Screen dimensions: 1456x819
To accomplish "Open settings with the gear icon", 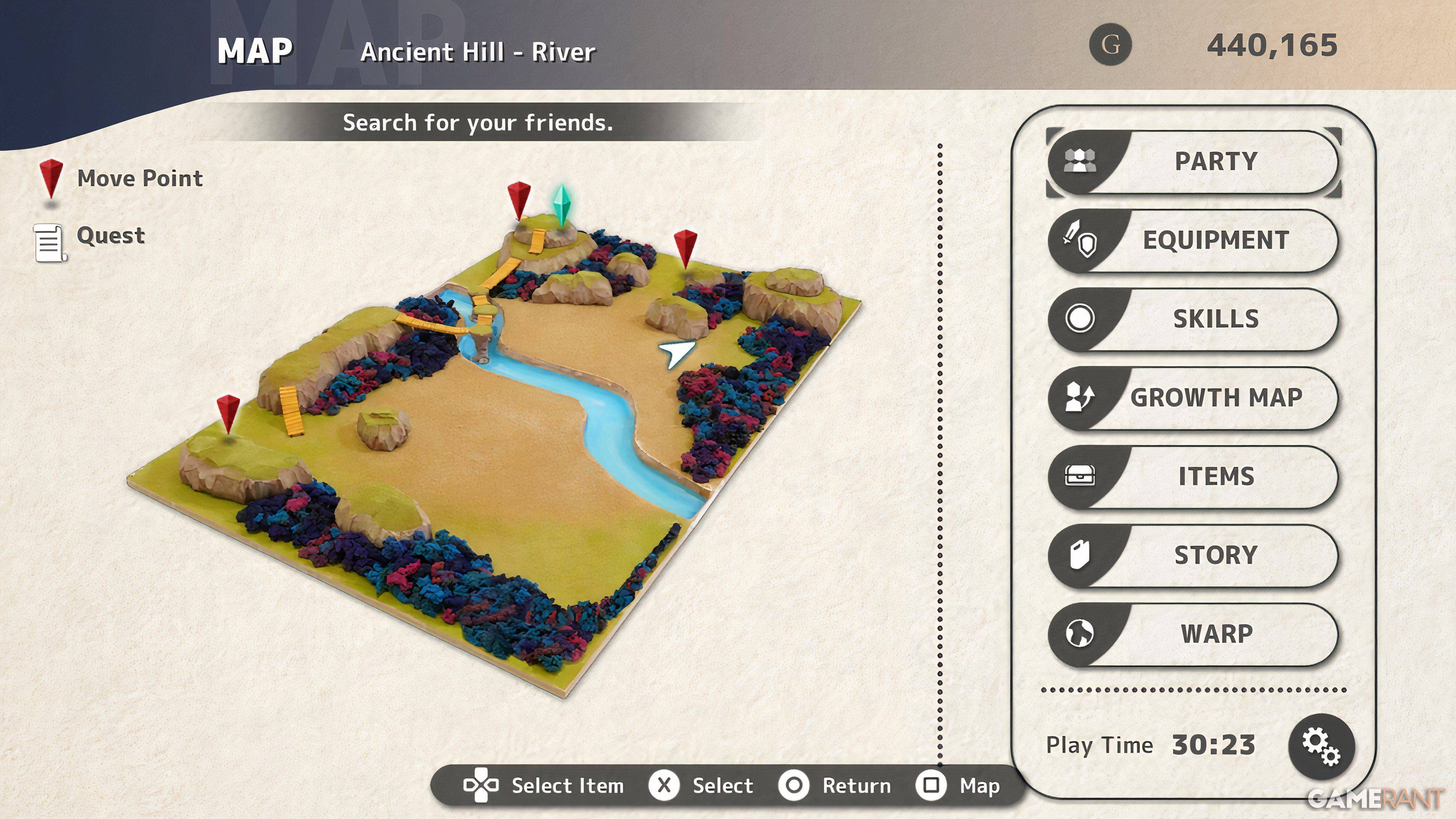I will pyautogui.click(x=1321, y=747).
